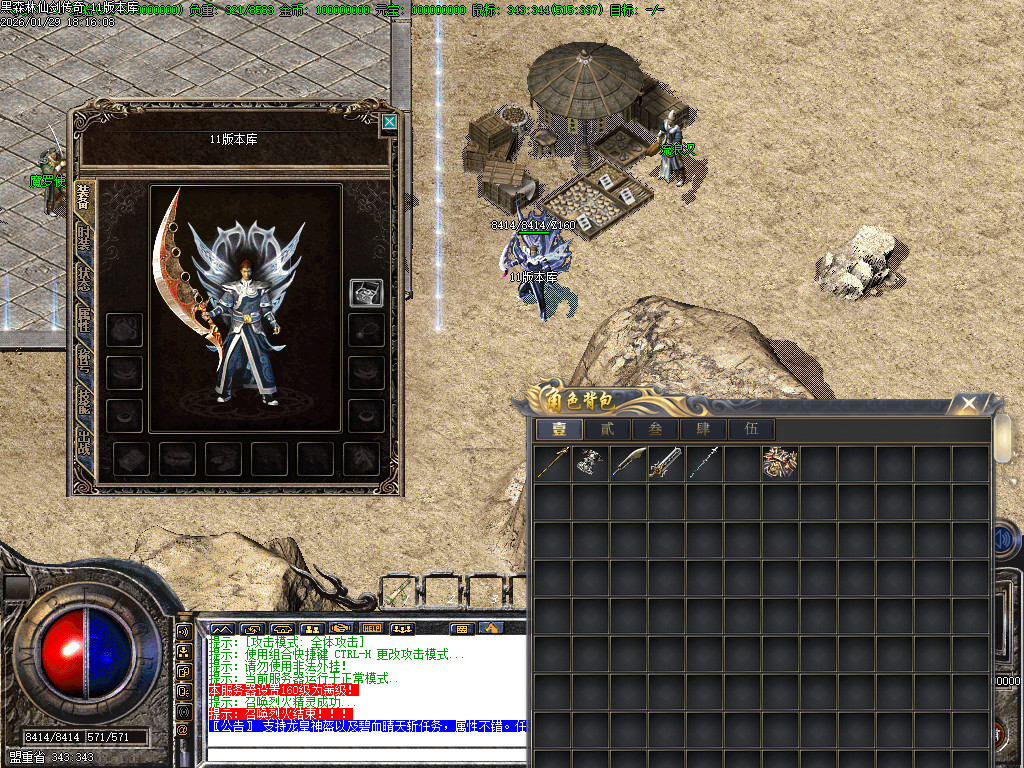Pick the broad greatsword item in the bag
Screen dimensions: 1024x768
pyautogui.click(x=666, y=463)
